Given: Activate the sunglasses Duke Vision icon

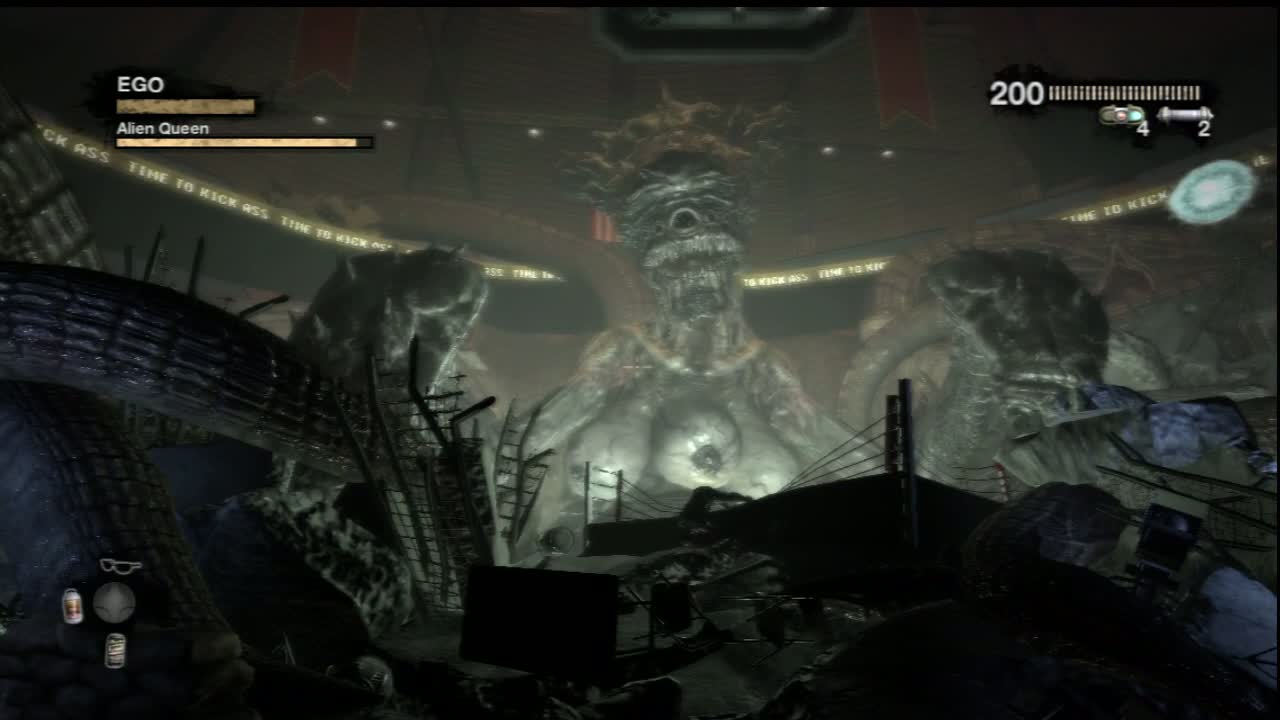Looking at the screenshot, I should click(119, 566).
